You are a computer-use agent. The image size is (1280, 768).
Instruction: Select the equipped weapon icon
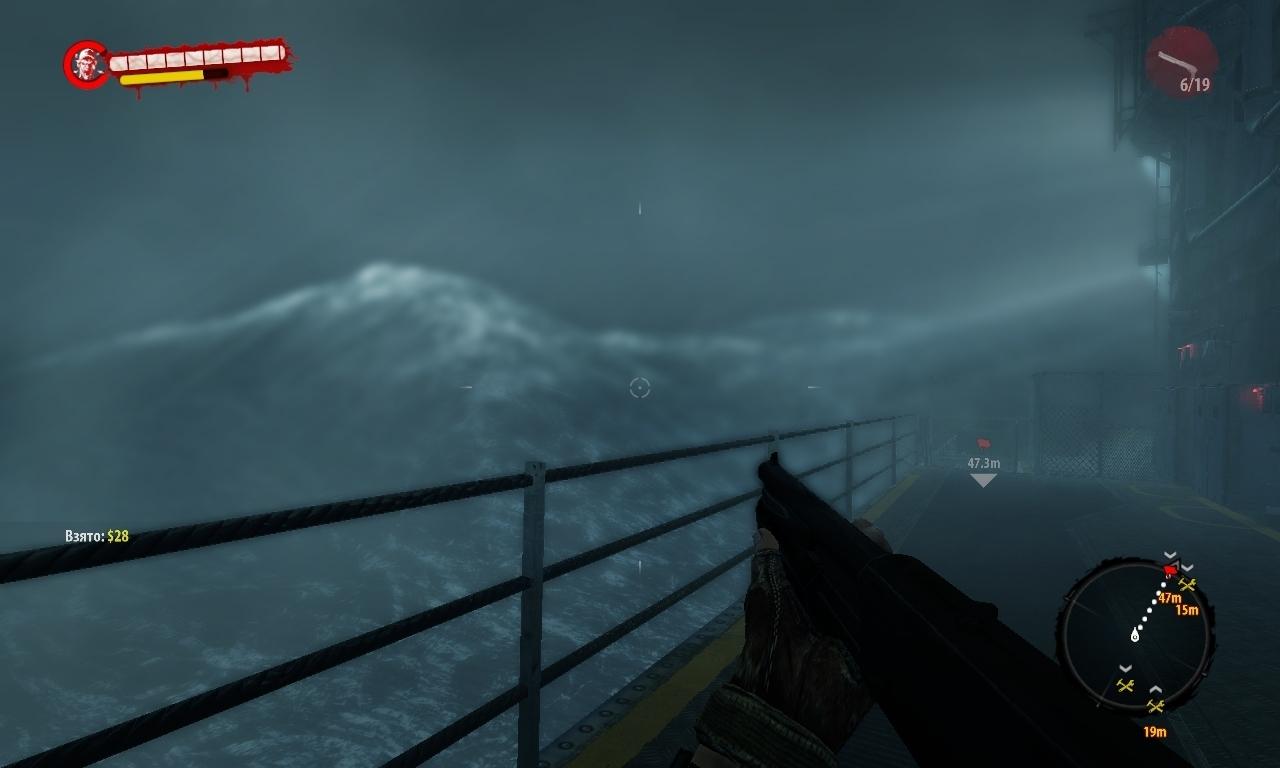click(x=1180, y=61)
